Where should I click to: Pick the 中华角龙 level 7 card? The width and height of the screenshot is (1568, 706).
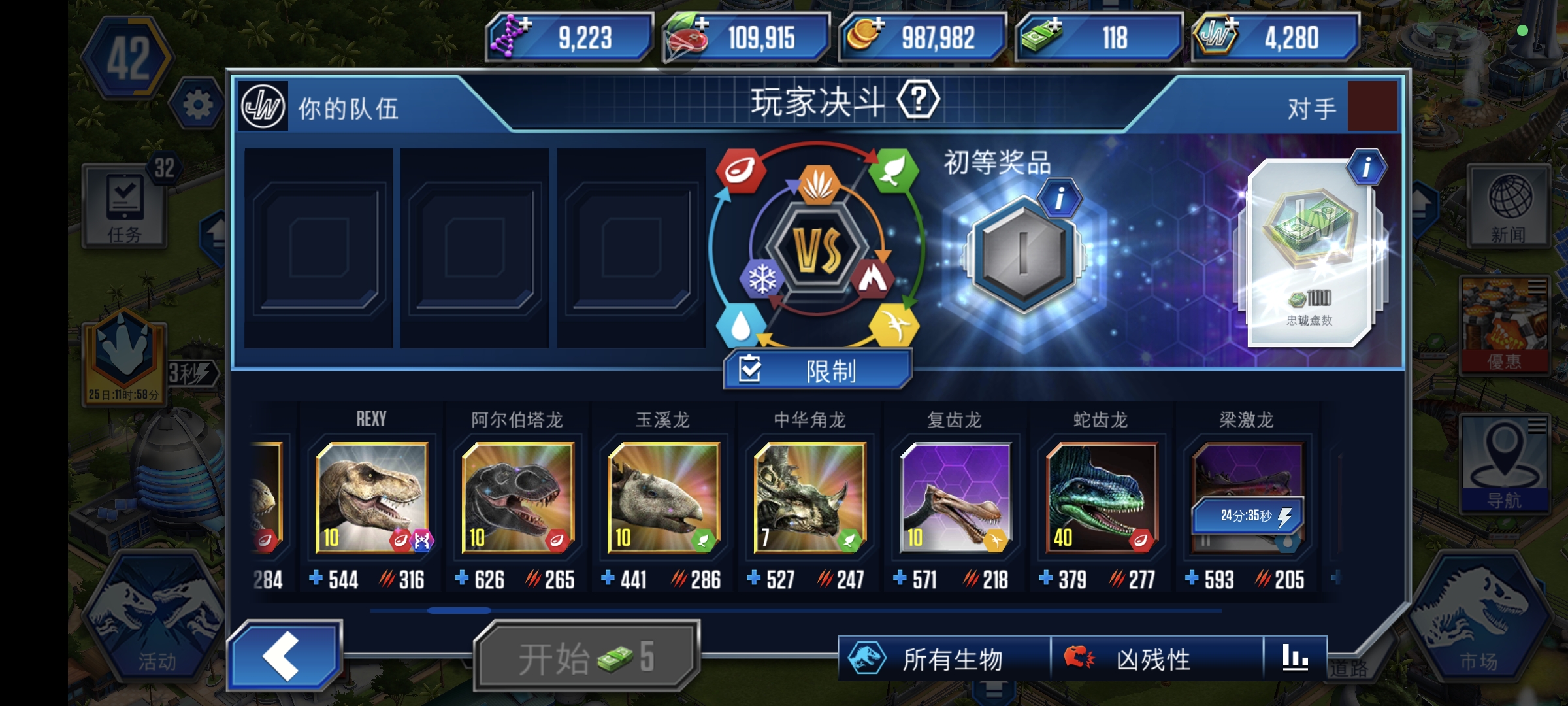pos(810,498)
